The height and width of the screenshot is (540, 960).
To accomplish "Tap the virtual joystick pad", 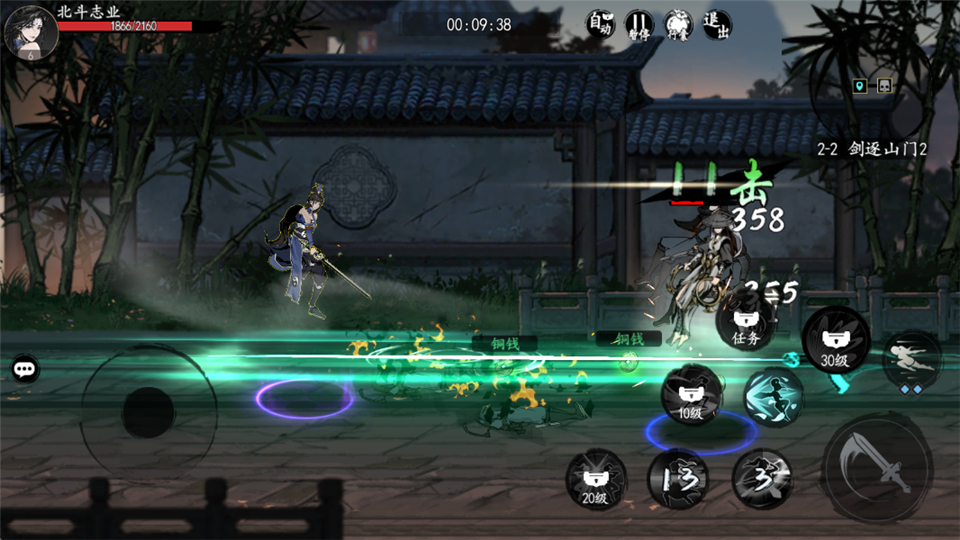I will coord(148,411).
